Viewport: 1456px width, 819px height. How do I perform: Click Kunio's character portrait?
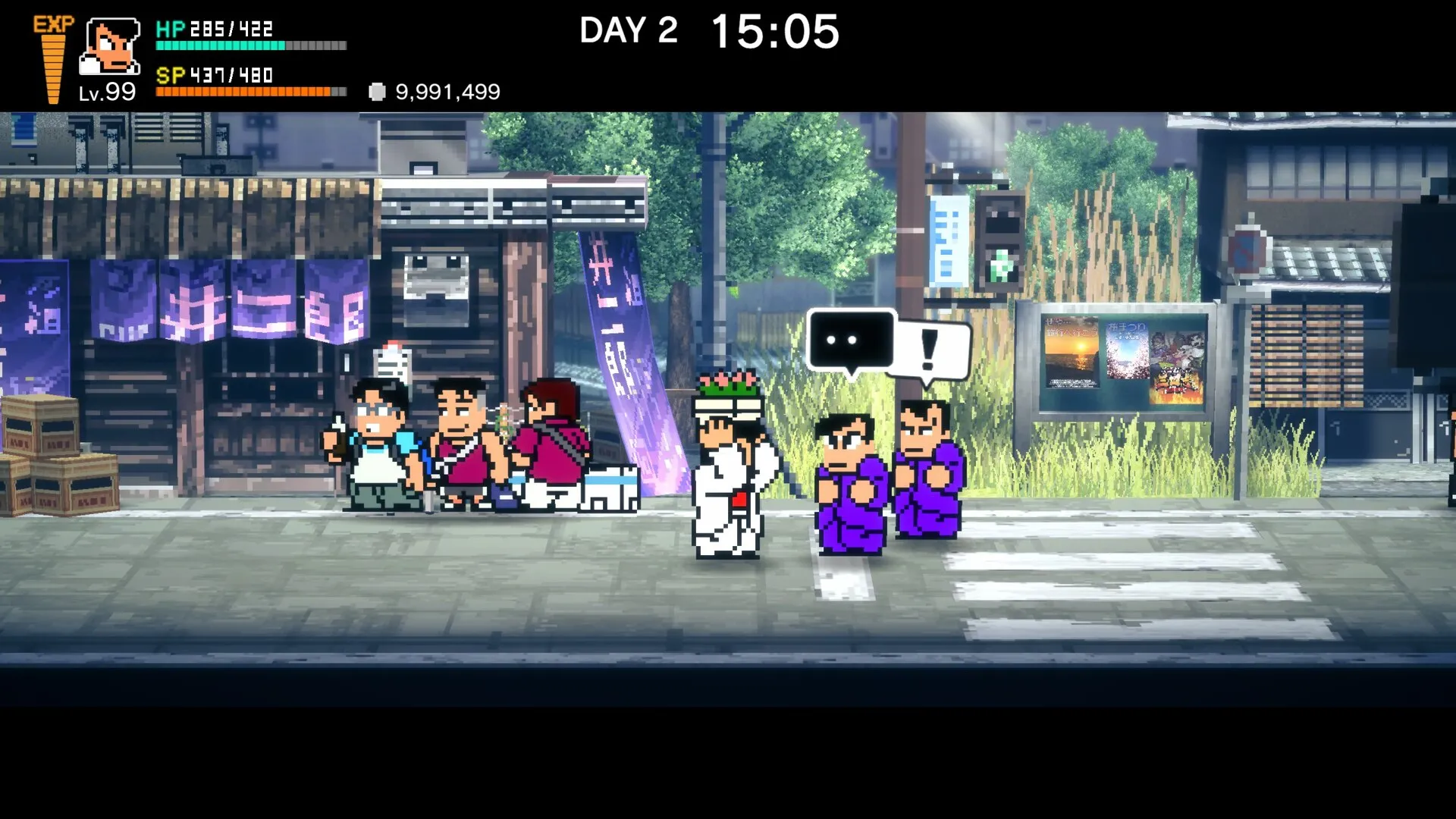(111, 46)
